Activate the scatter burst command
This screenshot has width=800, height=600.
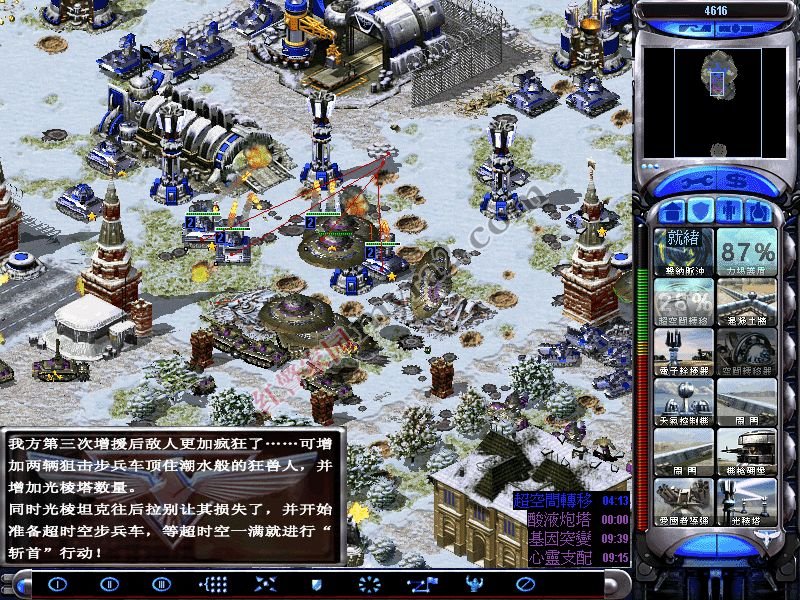(369, 584)
